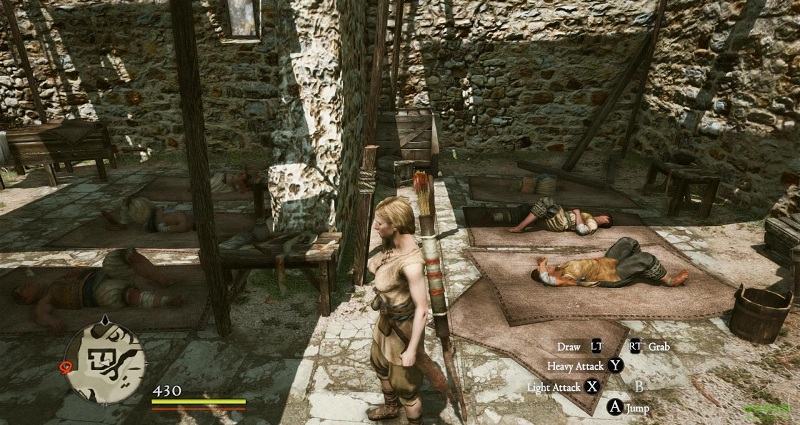The height and width of the screenshot is (425, 800).
Task: Open the circular minimap
Action: tap(106, 359)
